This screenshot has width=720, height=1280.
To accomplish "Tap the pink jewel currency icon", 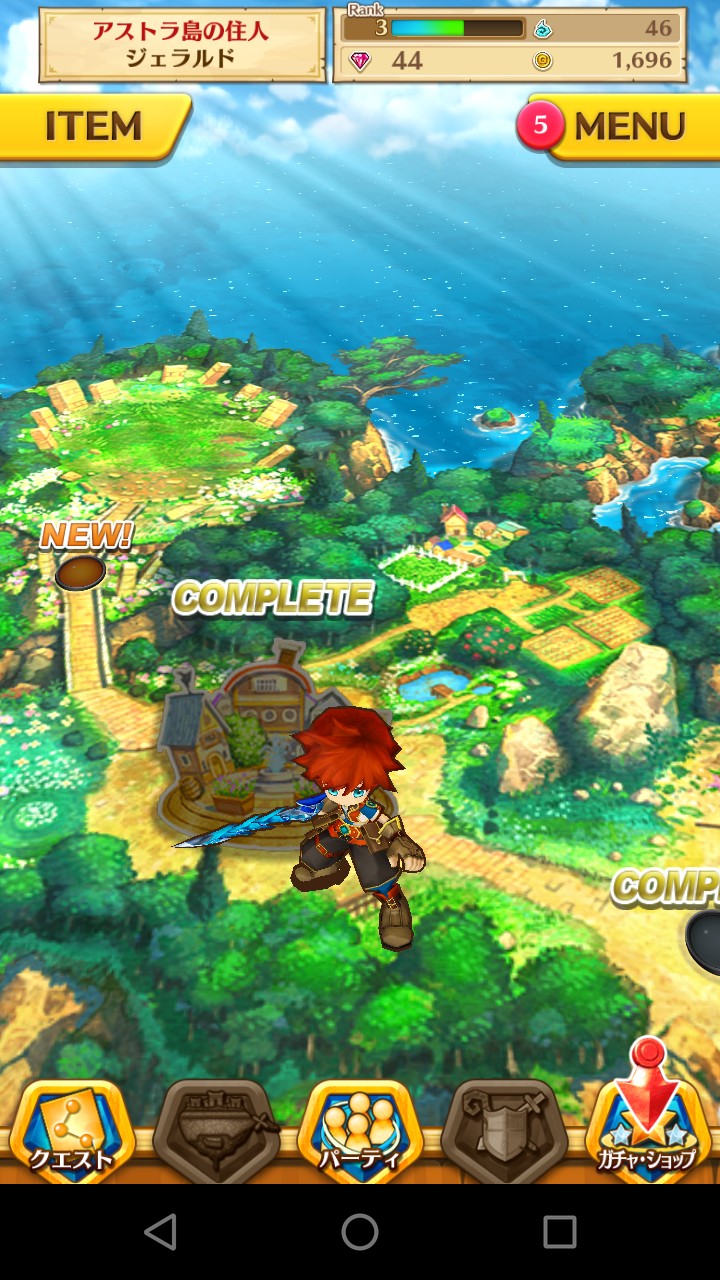I will (x=360, y=61).
